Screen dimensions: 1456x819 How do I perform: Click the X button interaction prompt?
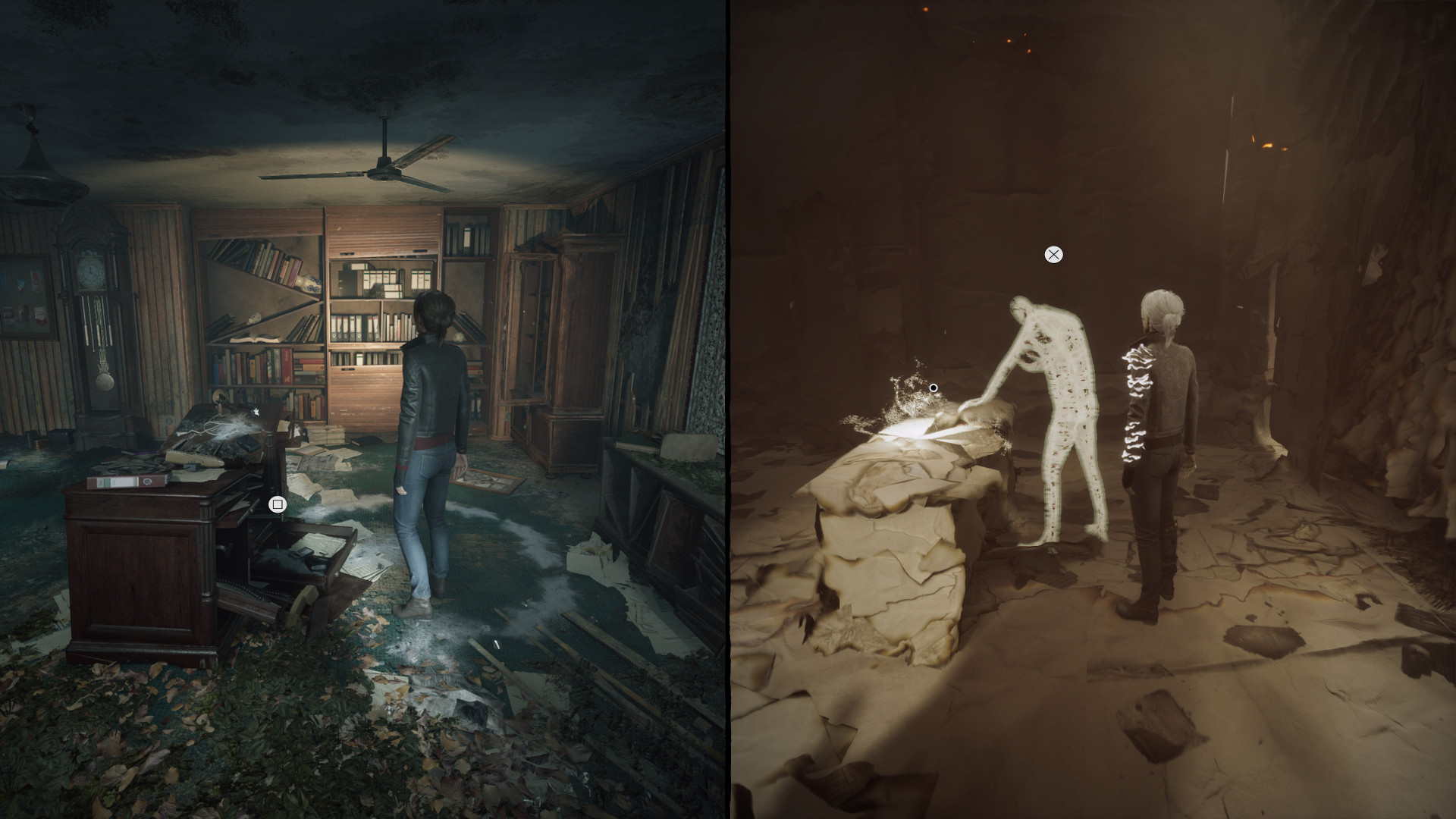[x=1053, y=255]
